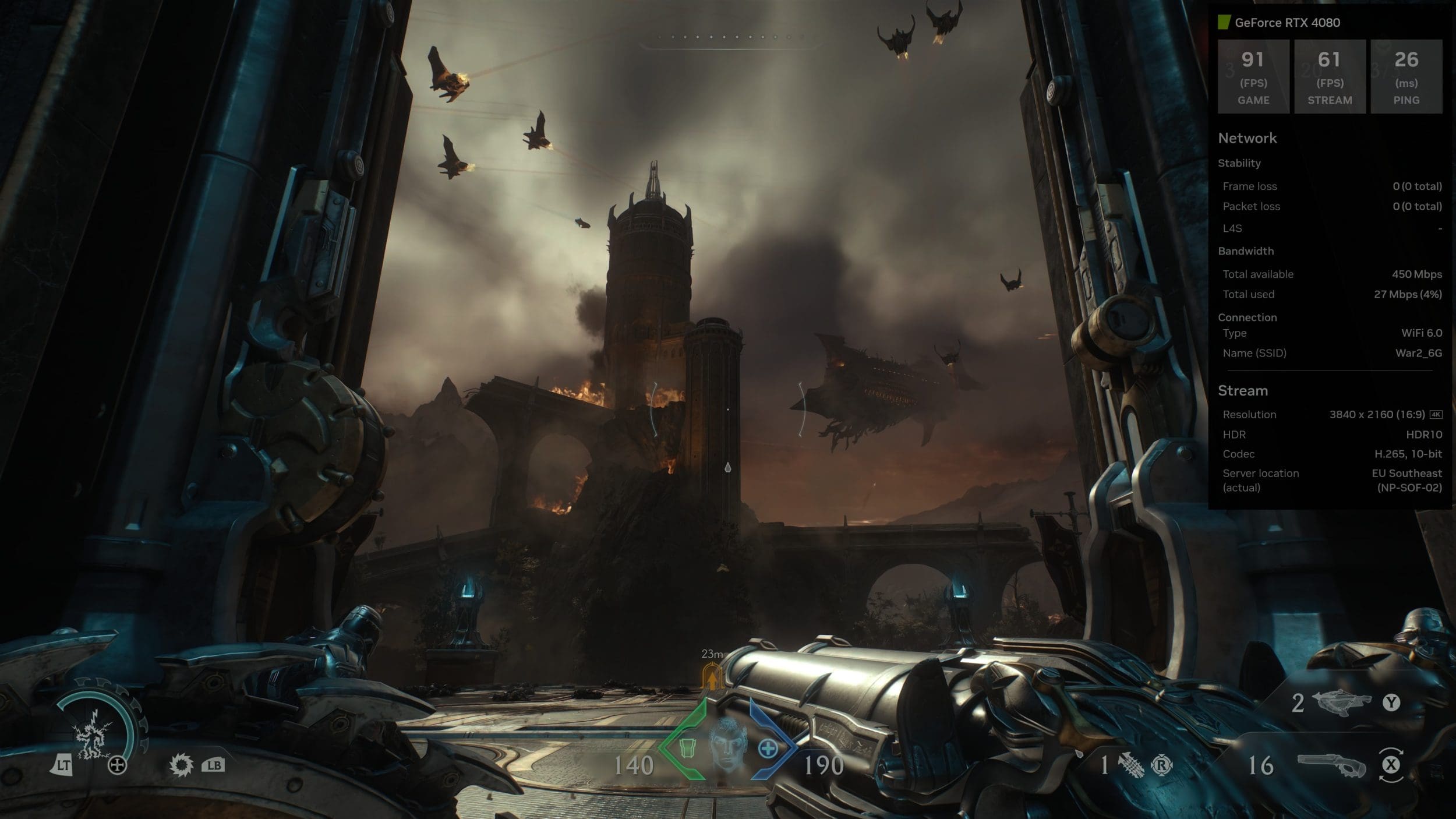Select the orange objective waypoint marker
This screenshot has height=819, width=1456.
tap(711, 677)
